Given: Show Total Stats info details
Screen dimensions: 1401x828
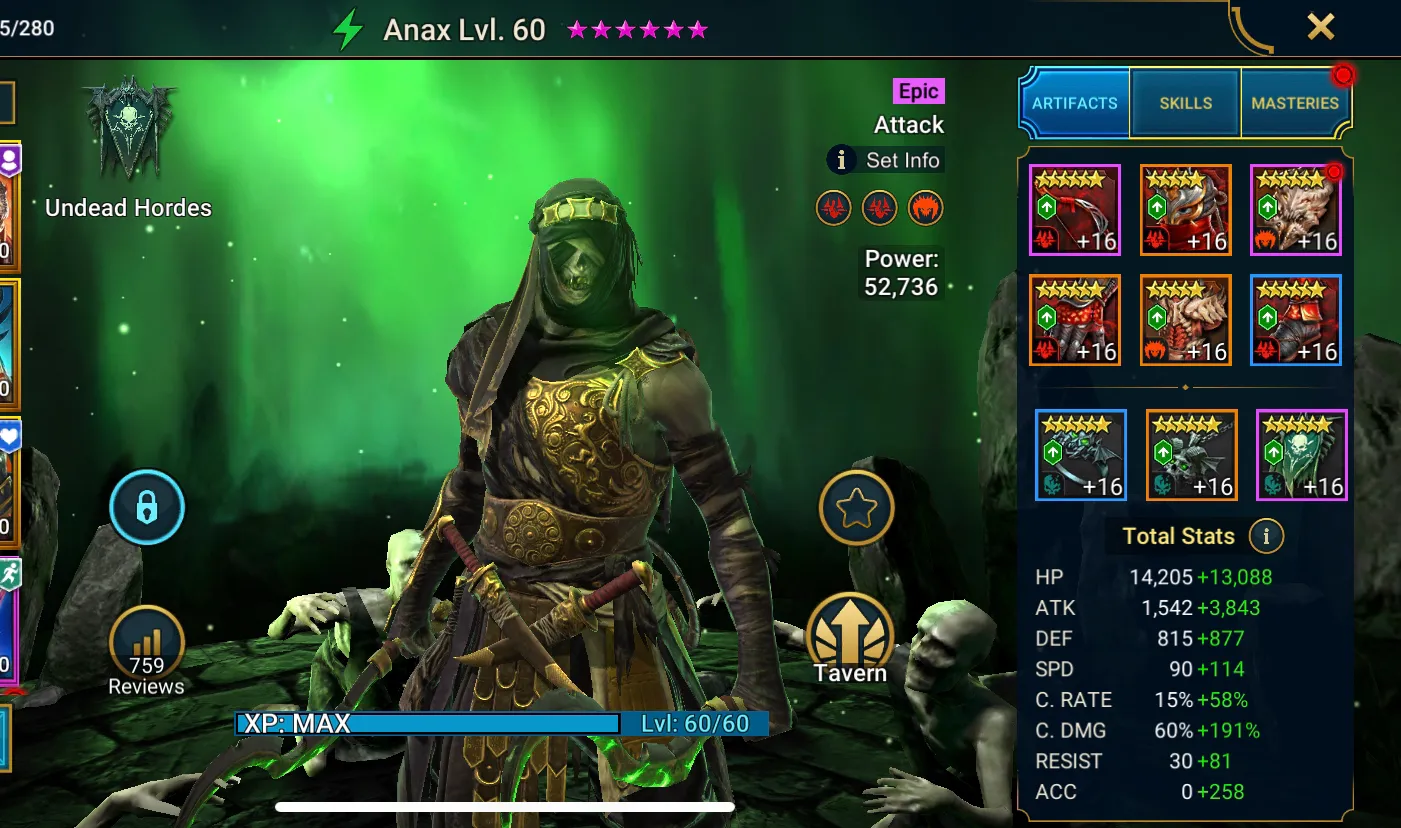Looking at the screenshot, I should (1266, 536).
